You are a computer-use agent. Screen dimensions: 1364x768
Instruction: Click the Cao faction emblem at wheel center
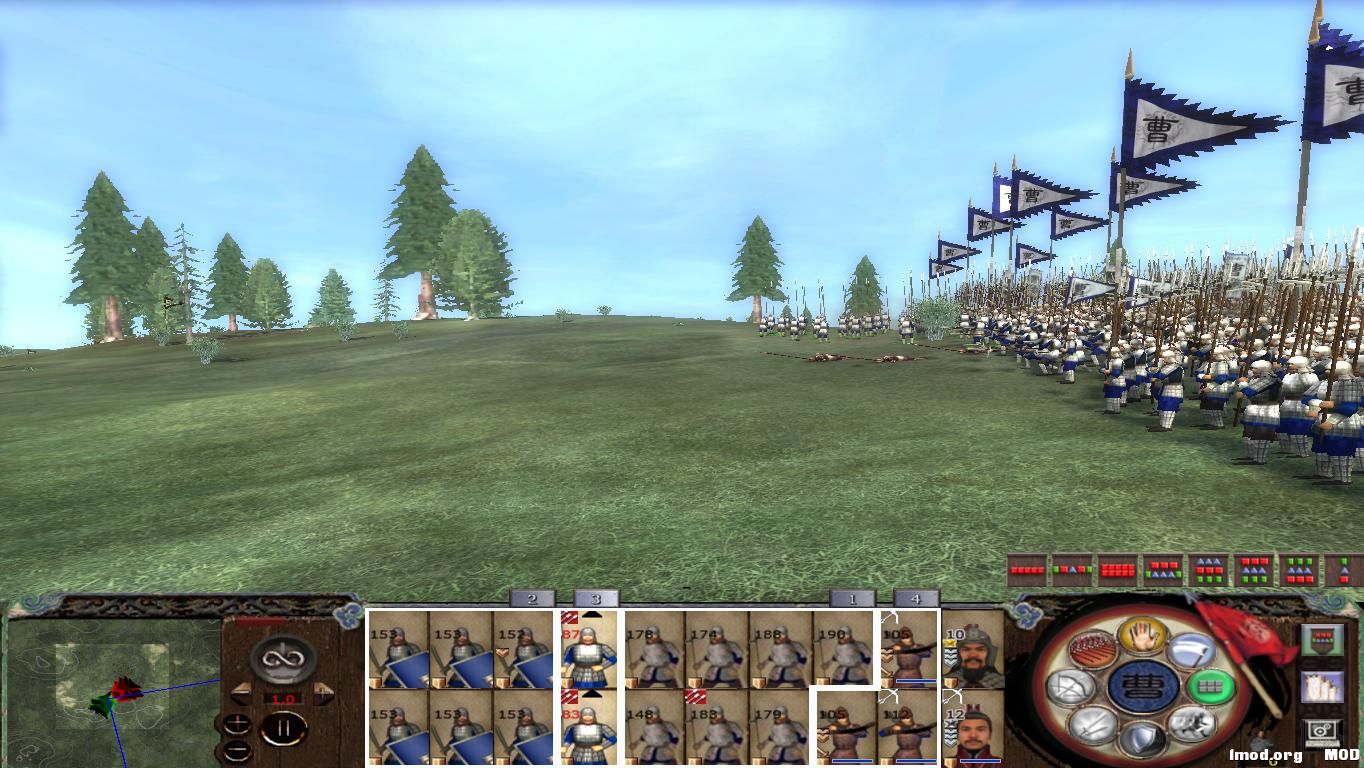(x=1145, y=687)
